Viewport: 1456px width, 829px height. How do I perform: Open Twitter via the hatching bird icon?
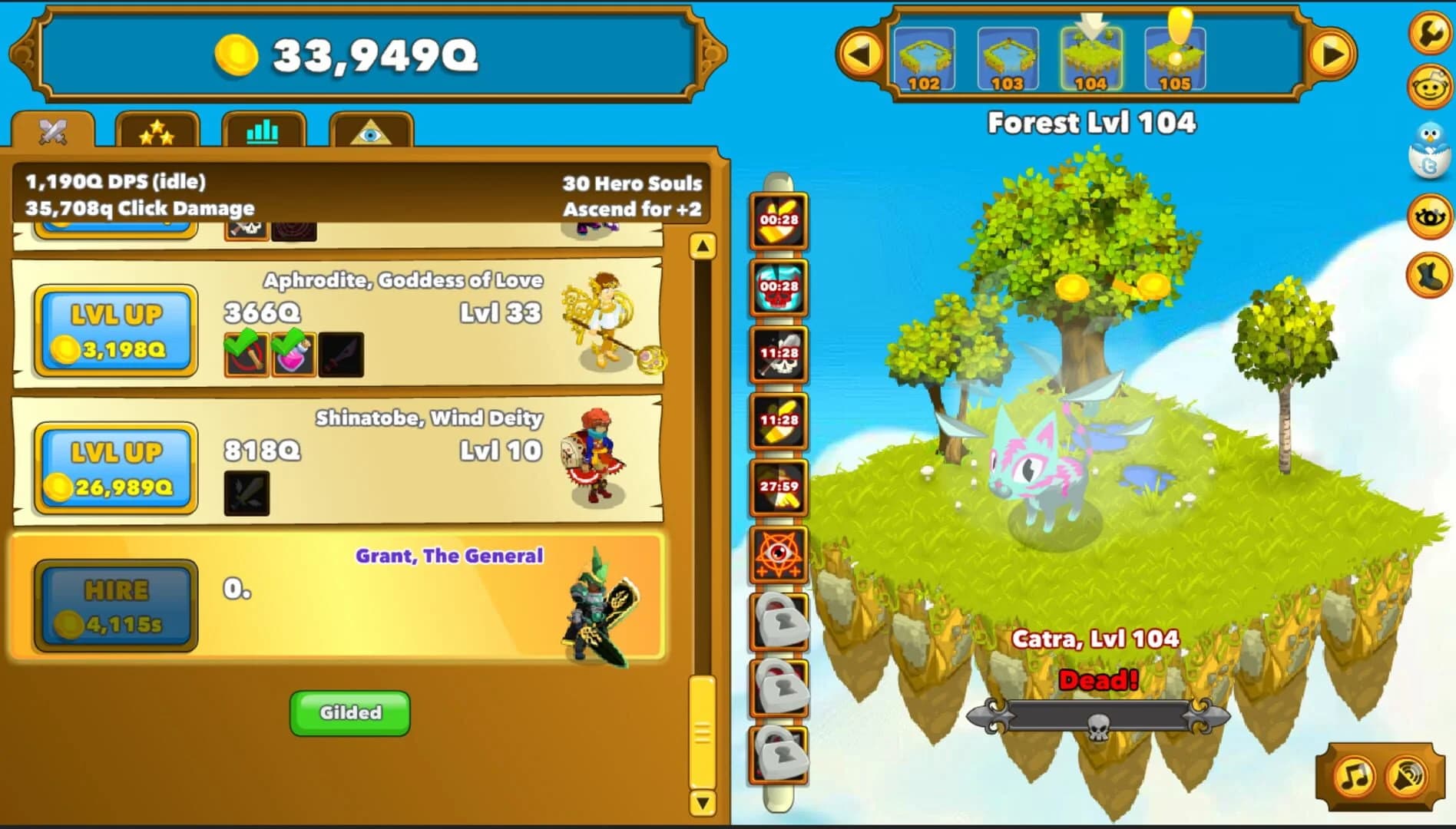click(1430, 150)
